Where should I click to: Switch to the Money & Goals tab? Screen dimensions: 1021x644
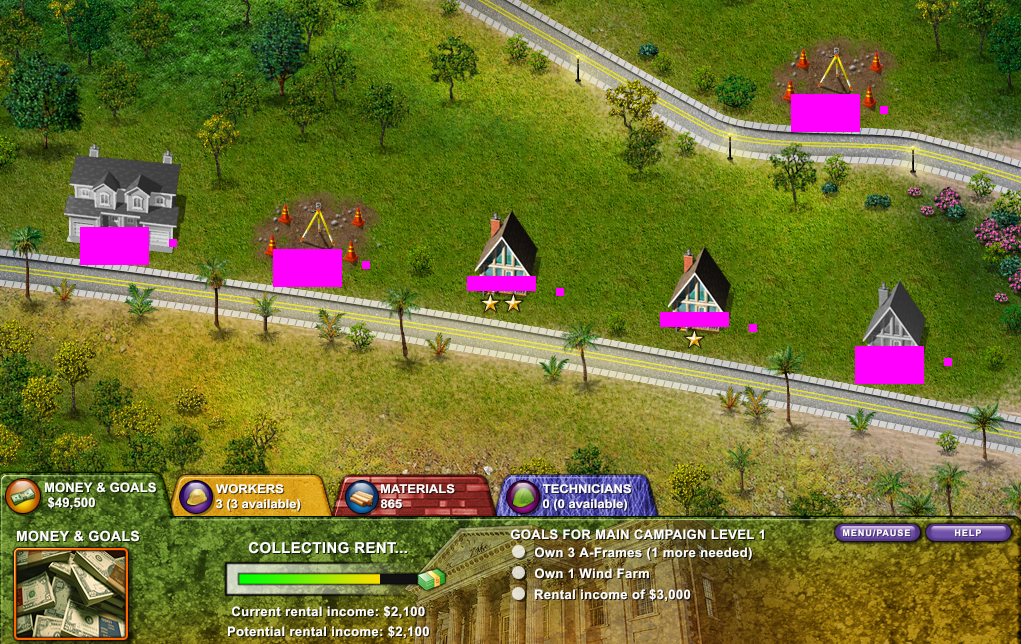[84, 495]
